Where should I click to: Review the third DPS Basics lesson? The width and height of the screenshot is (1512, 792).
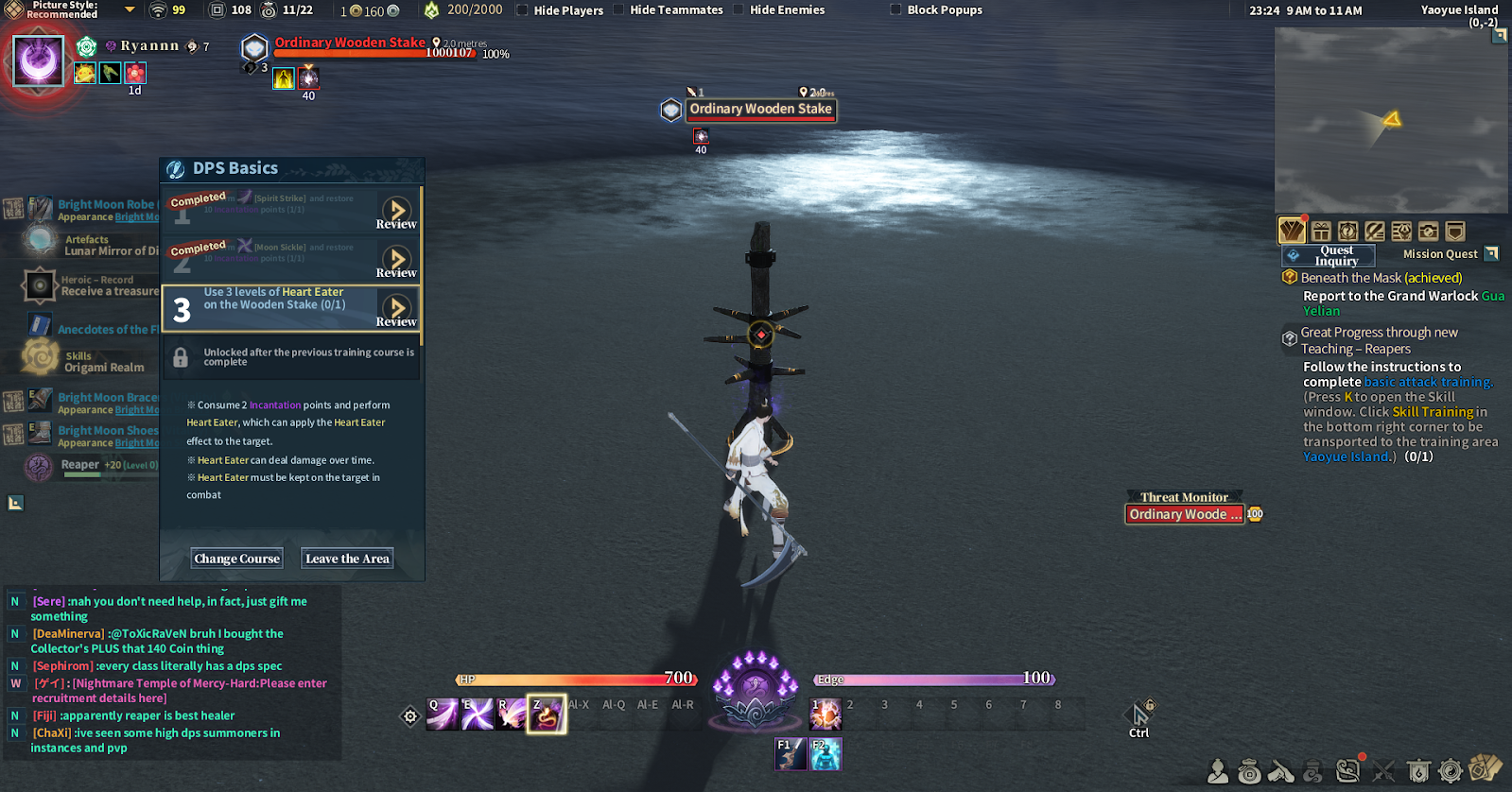pyautogui.click(x=397, y=309)
